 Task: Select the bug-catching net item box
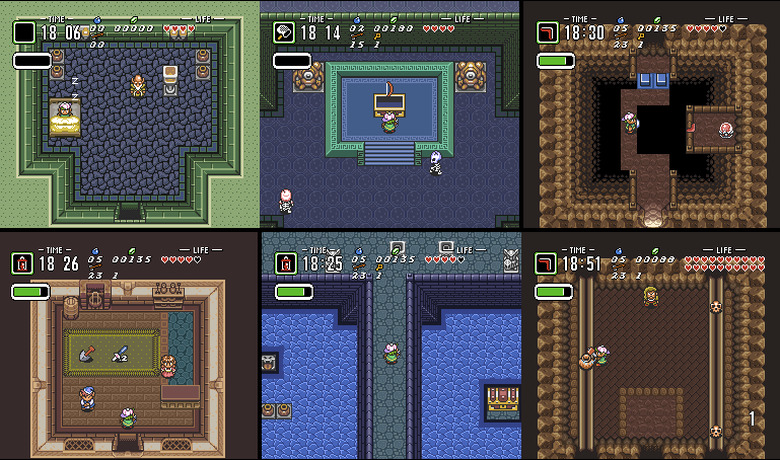coord(285,32)
